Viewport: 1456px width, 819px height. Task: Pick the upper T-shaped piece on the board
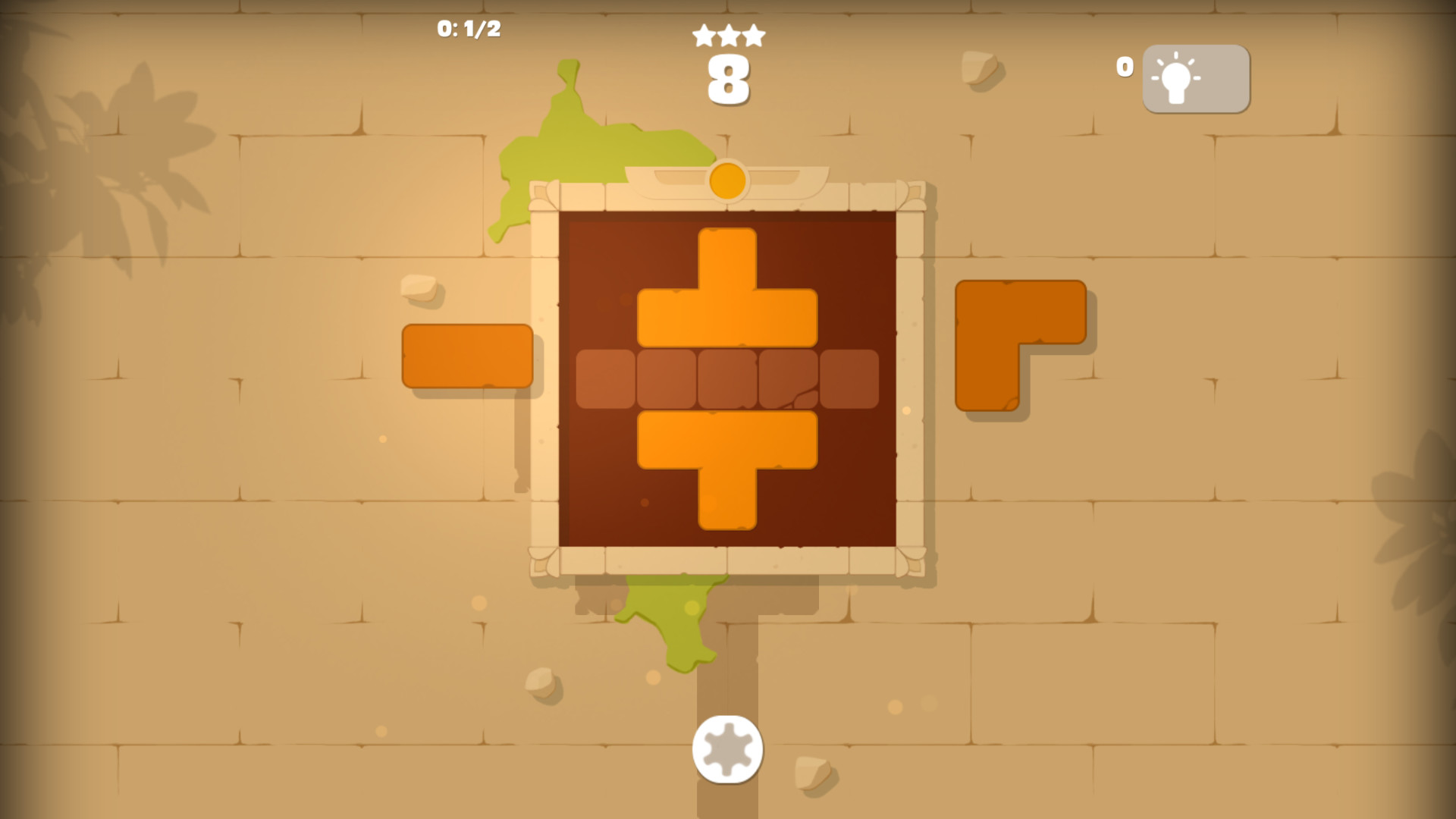pyautogui.click(x=727, y=296)
